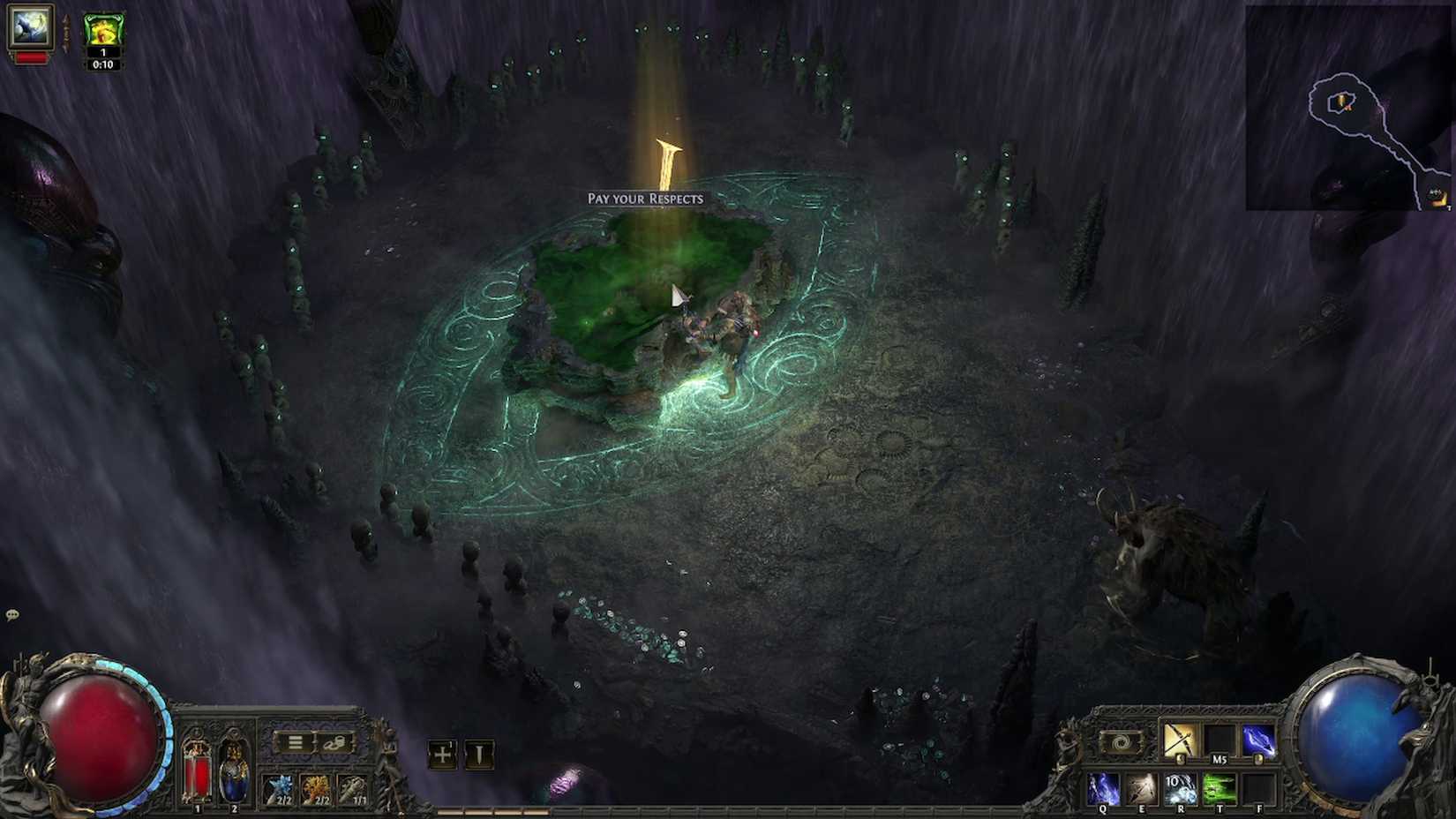Cast the blue spirit skill in slot Q
The image size is (1456, 819).
1103,788
